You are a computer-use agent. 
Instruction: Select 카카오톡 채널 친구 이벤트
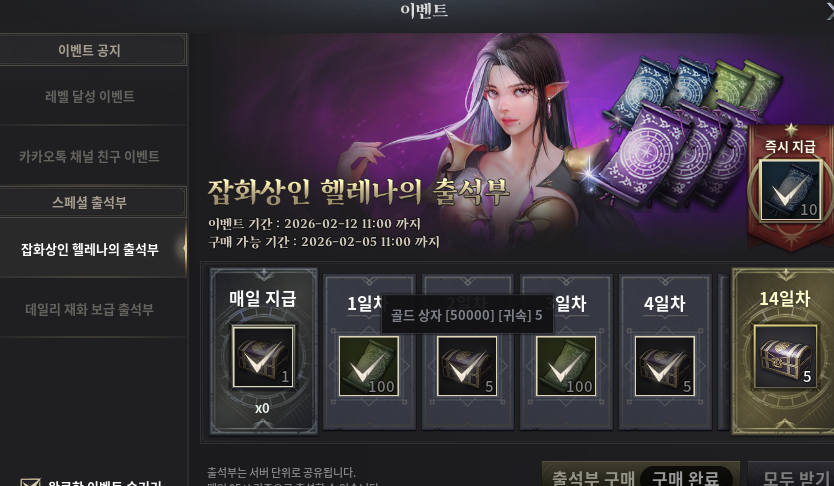pos(90,157)
